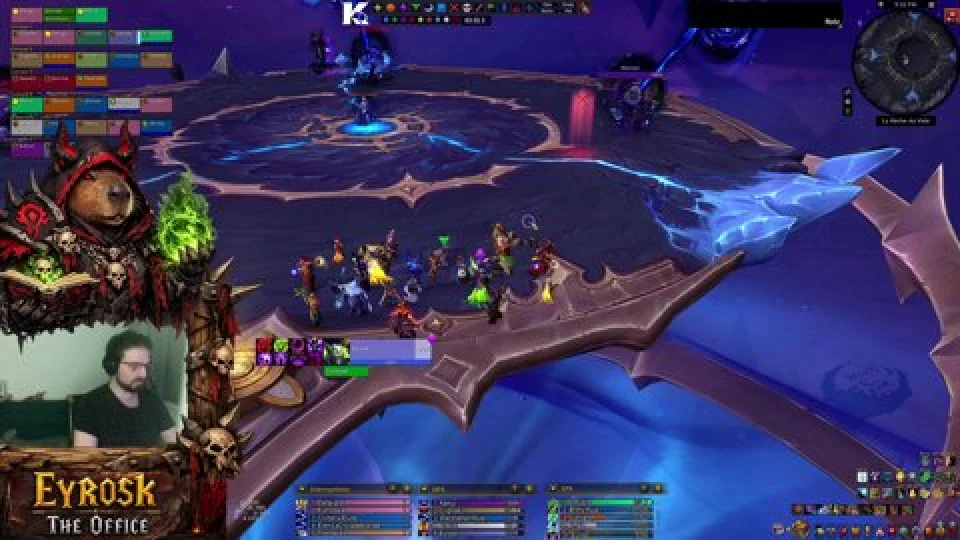
Task: Choose the red cross raid marker
Action: (455, 8)
